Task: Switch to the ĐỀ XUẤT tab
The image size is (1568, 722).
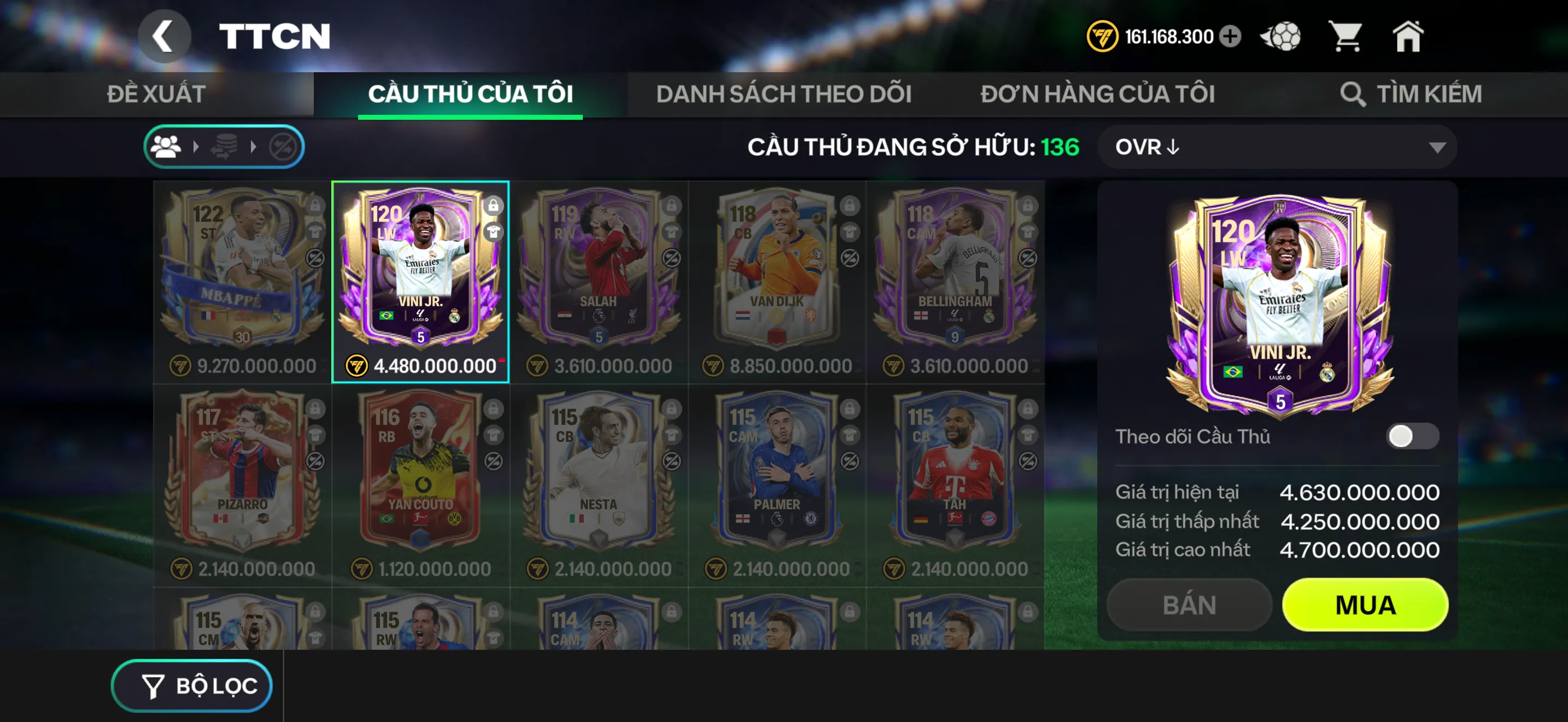Action: (157, 94)
